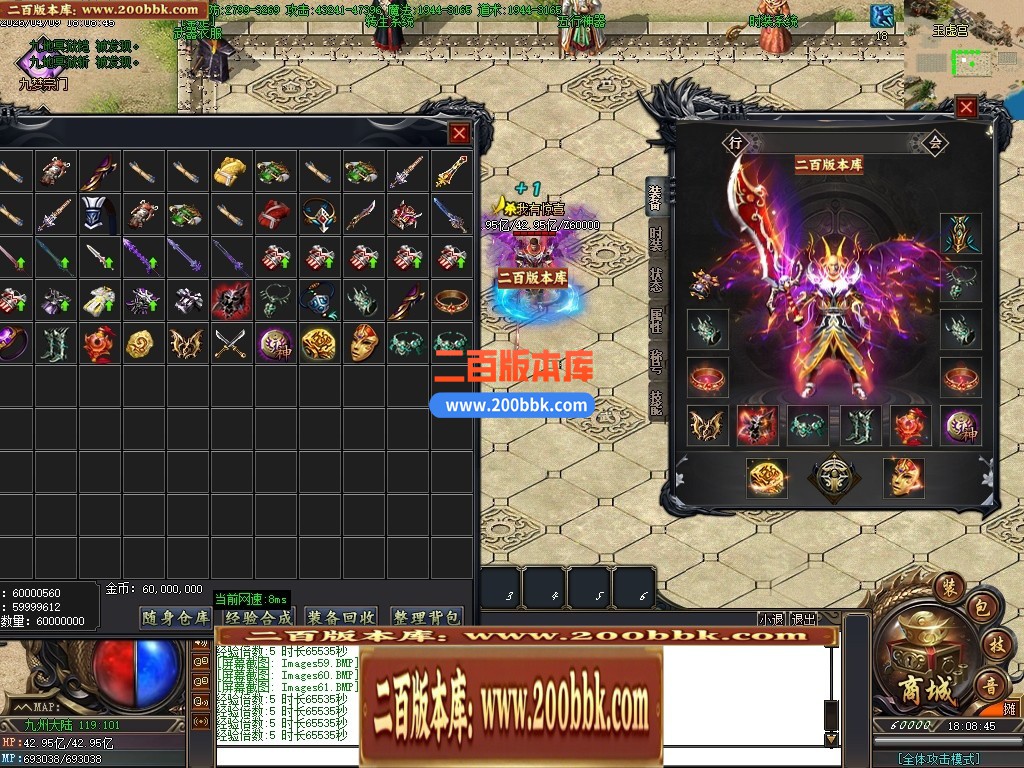Toggle the 全体攻击模式 attack mode label
Screen dimensions: 1024x768
[938, 759]
